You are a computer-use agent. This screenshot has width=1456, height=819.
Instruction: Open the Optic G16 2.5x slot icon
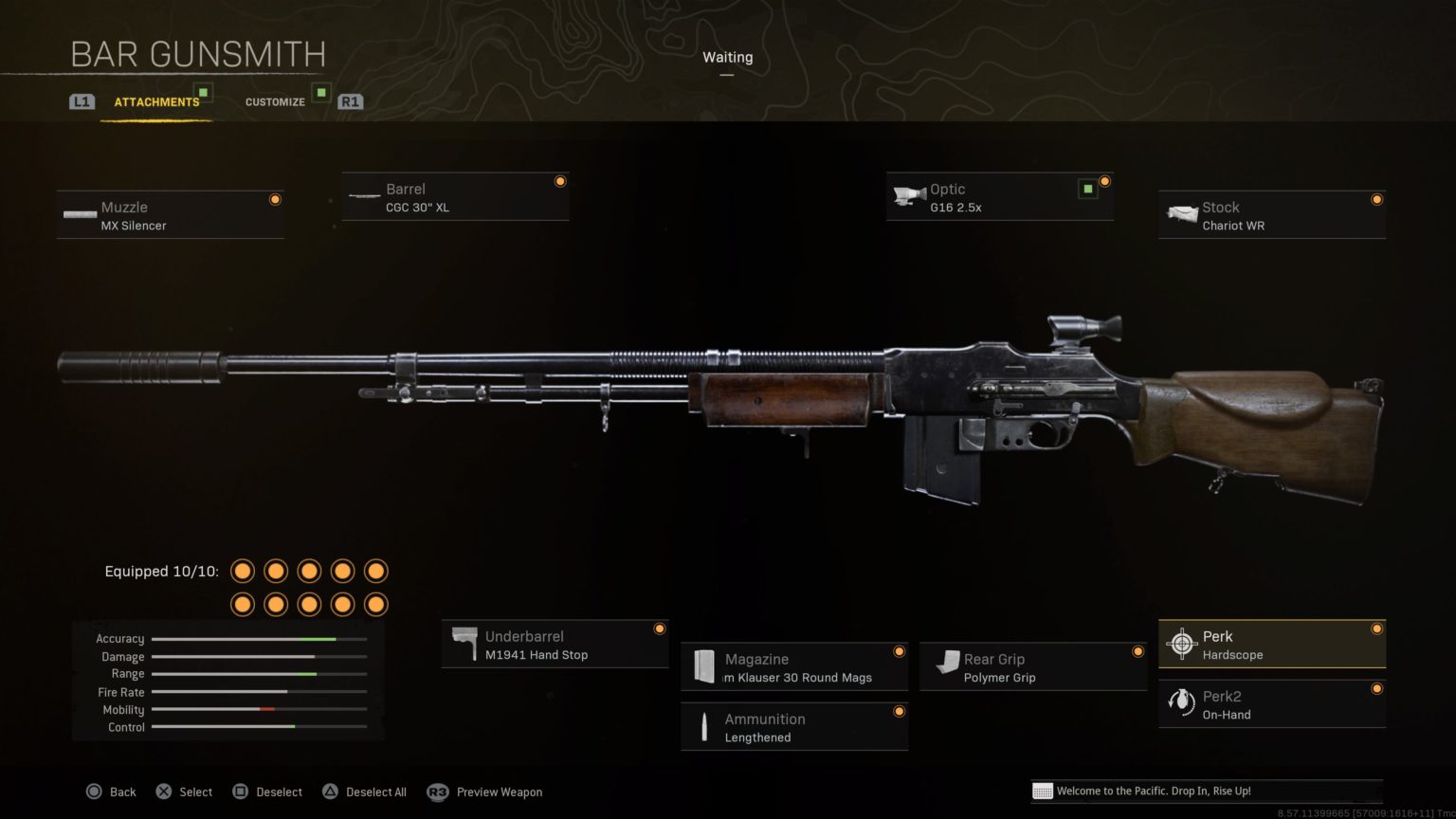pos(911,194)
